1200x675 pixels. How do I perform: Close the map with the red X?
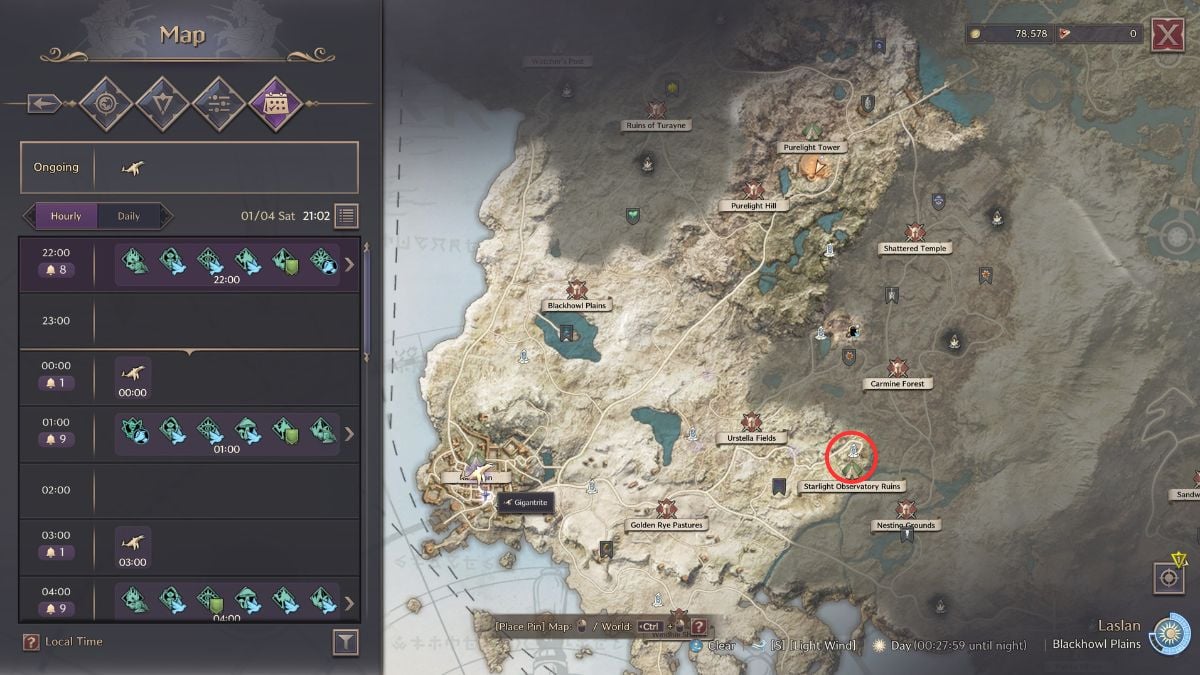tap(1167, 35)
